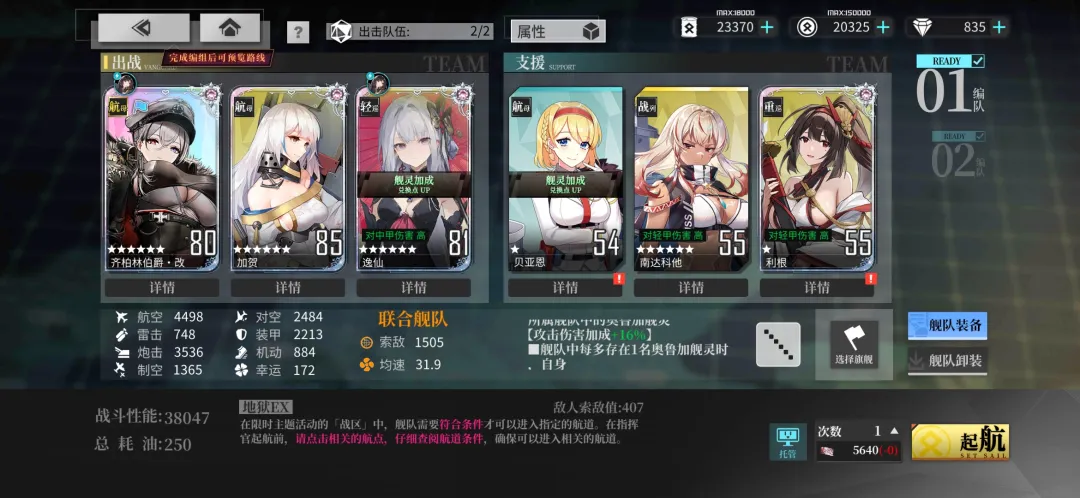Select the 逸仙 ship card

coord(414,178)
